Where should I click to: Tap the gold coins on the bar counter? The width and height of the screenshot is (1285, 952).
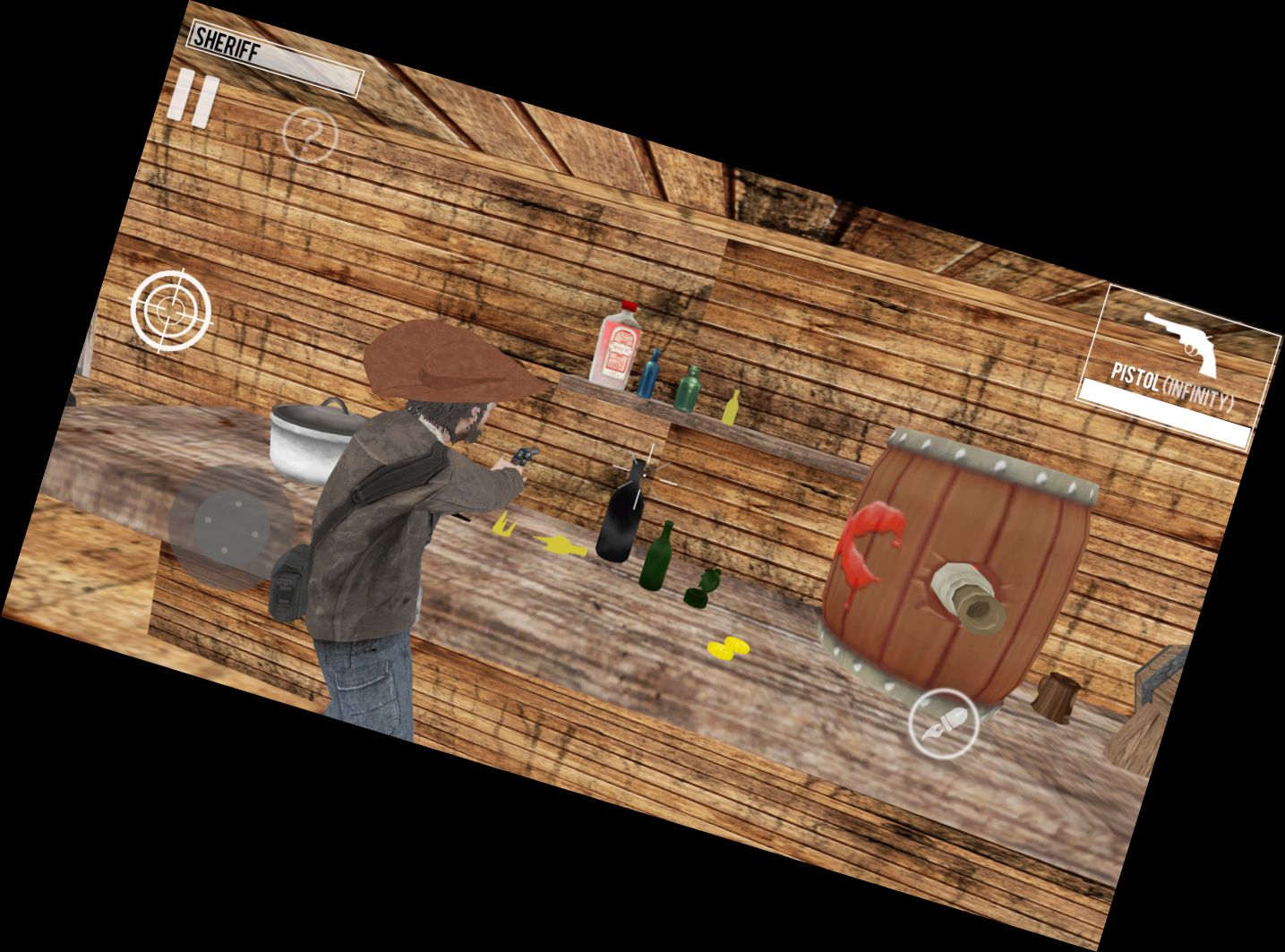click(728, 647)
